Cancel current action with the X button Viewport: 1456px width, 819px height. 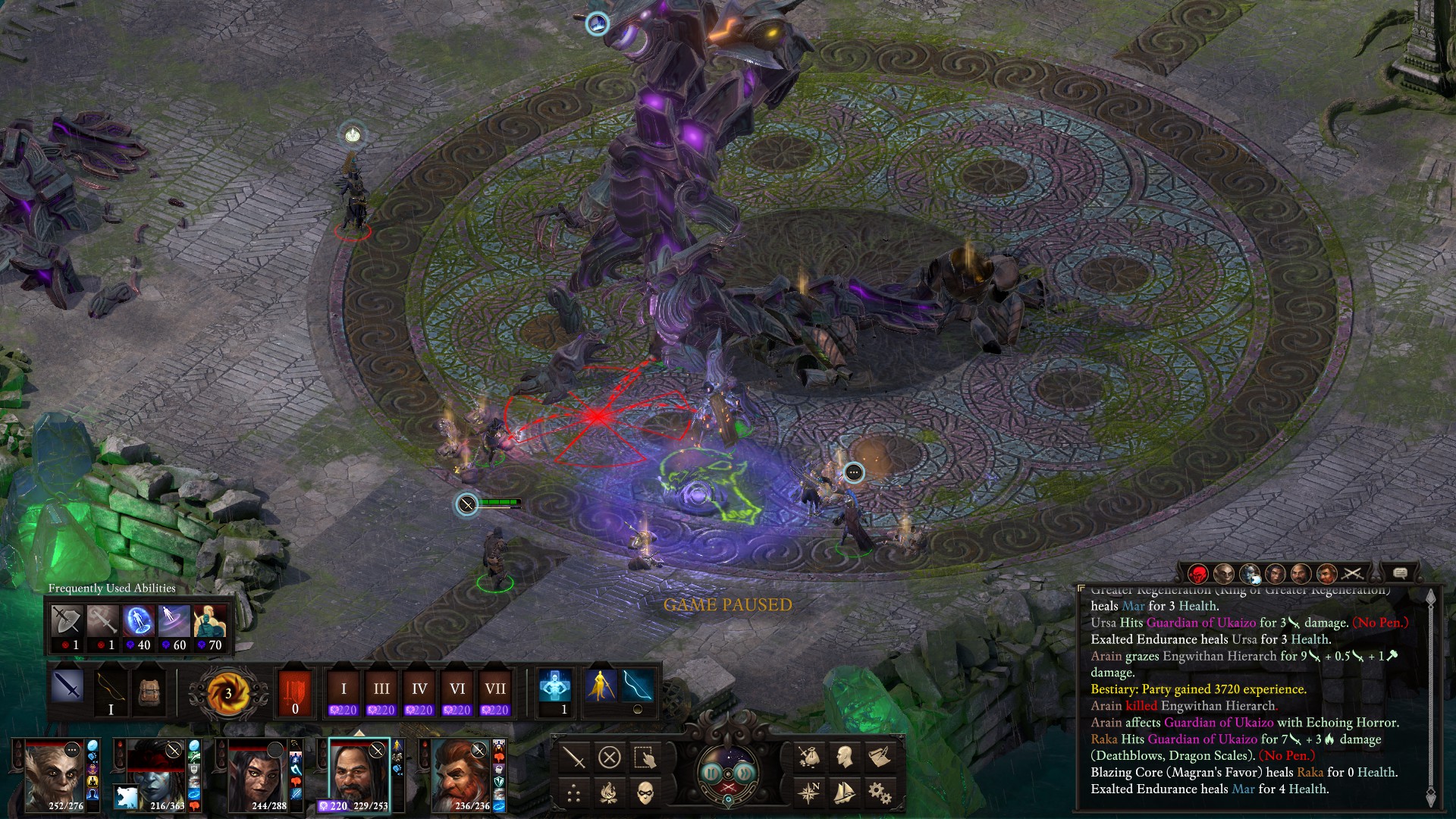point(609,758)
